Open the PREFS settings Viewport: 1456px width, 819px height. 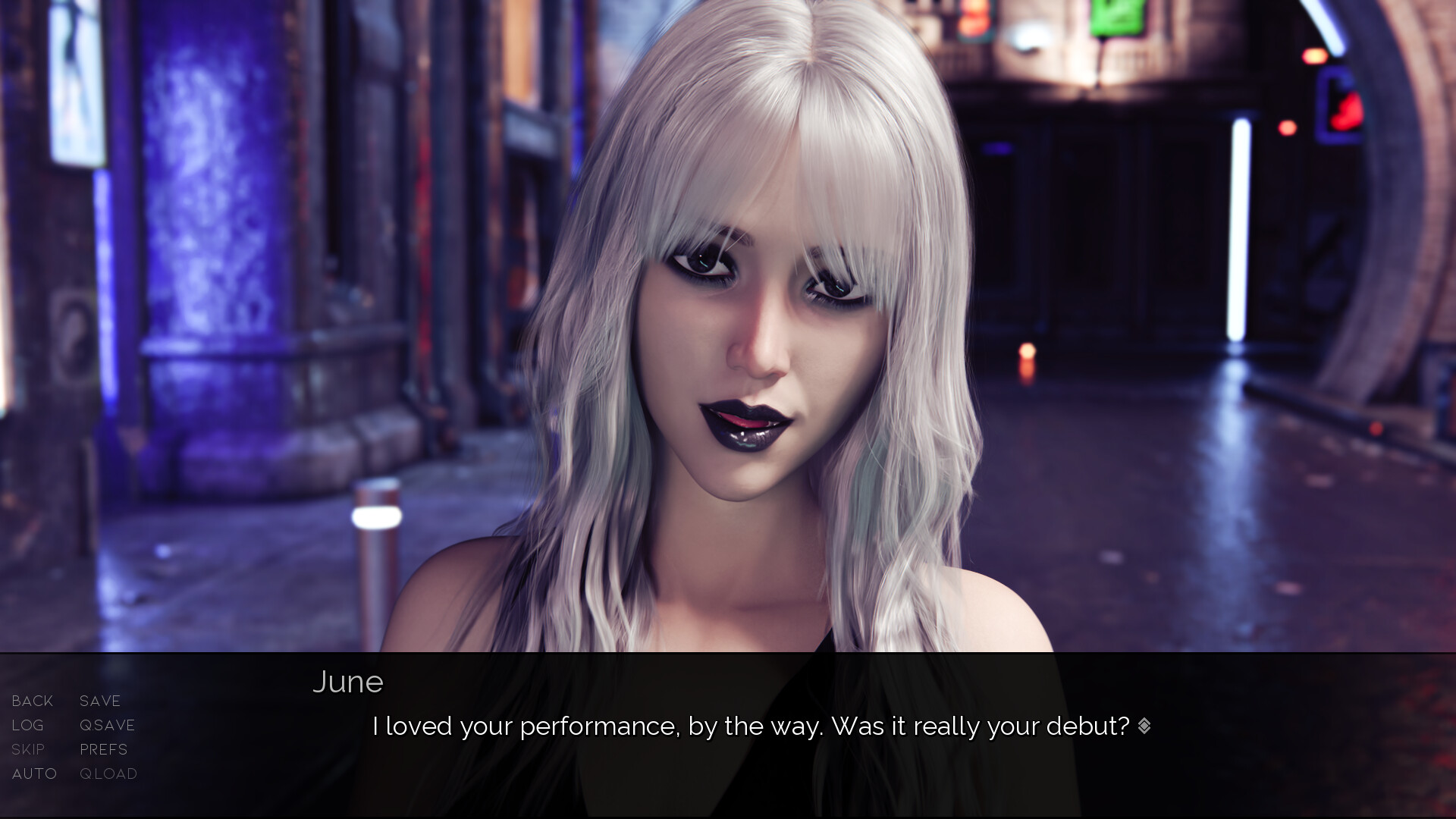(104, 749)
